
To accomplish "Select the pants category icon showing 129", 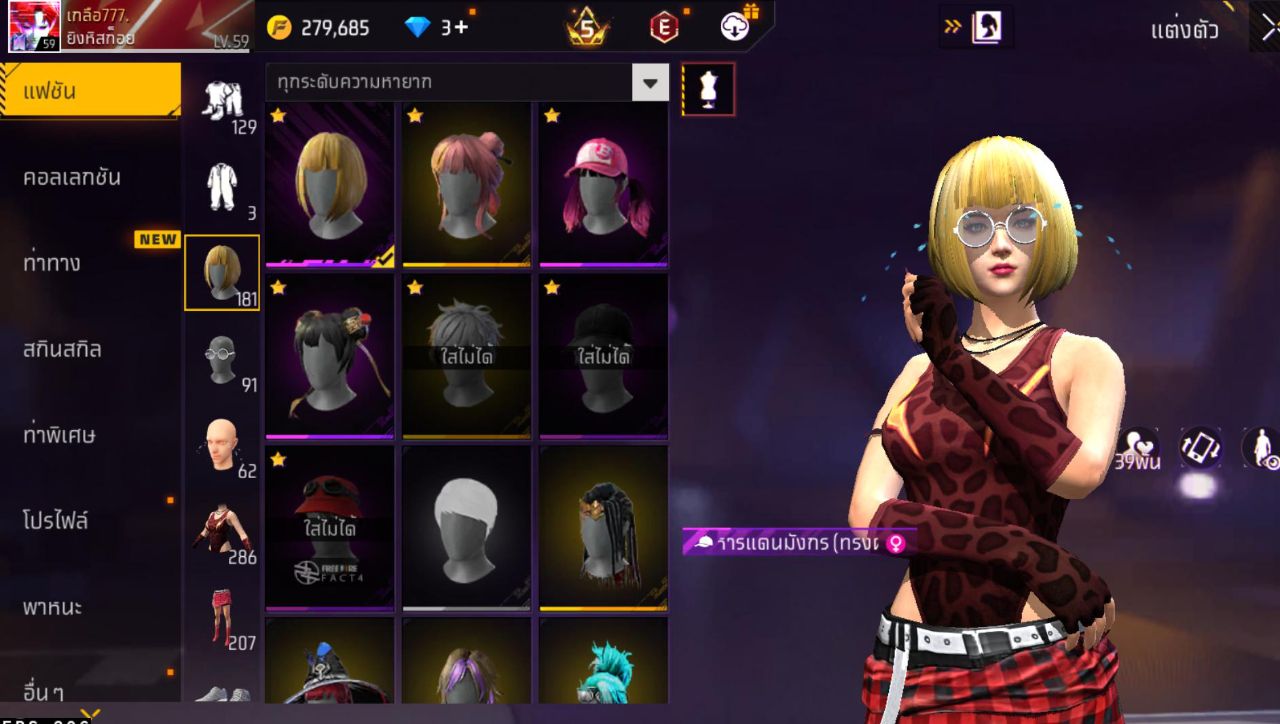I will click(222, 100).
